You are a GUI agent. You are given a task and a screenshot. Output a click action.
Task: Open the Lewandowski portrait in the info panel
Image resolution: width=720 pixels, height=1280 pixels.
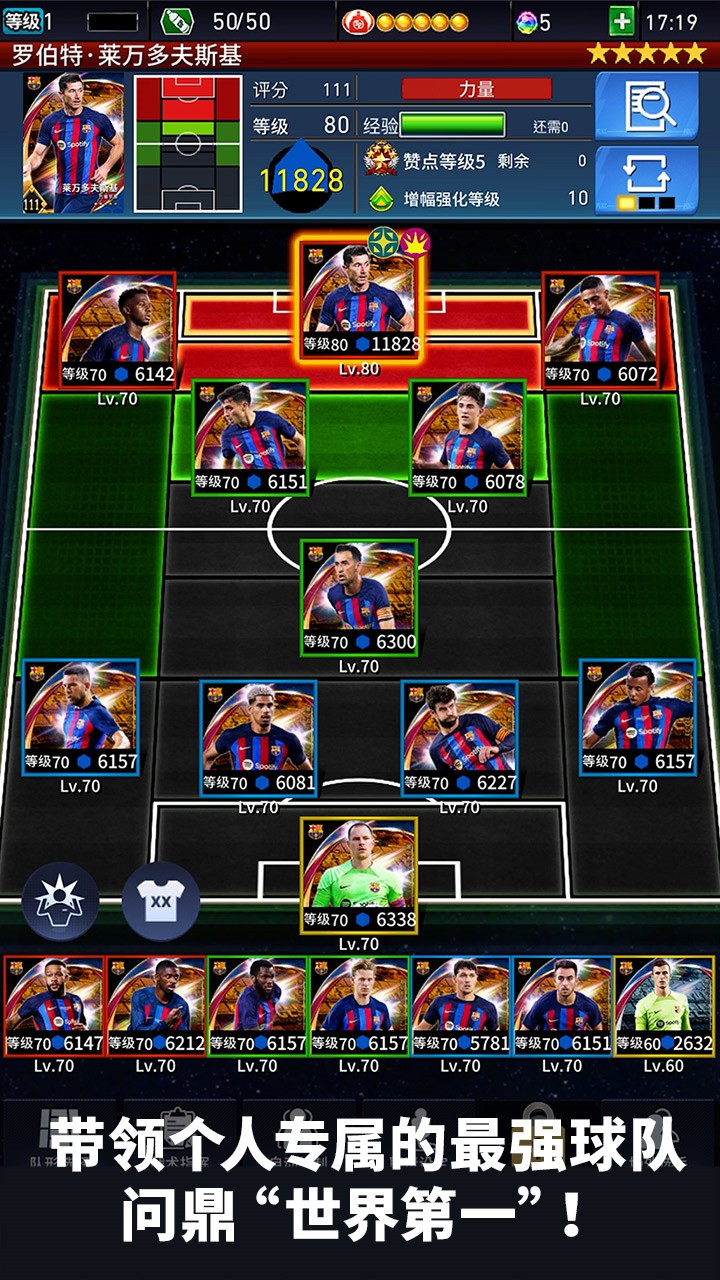click(x=73, y=143)
